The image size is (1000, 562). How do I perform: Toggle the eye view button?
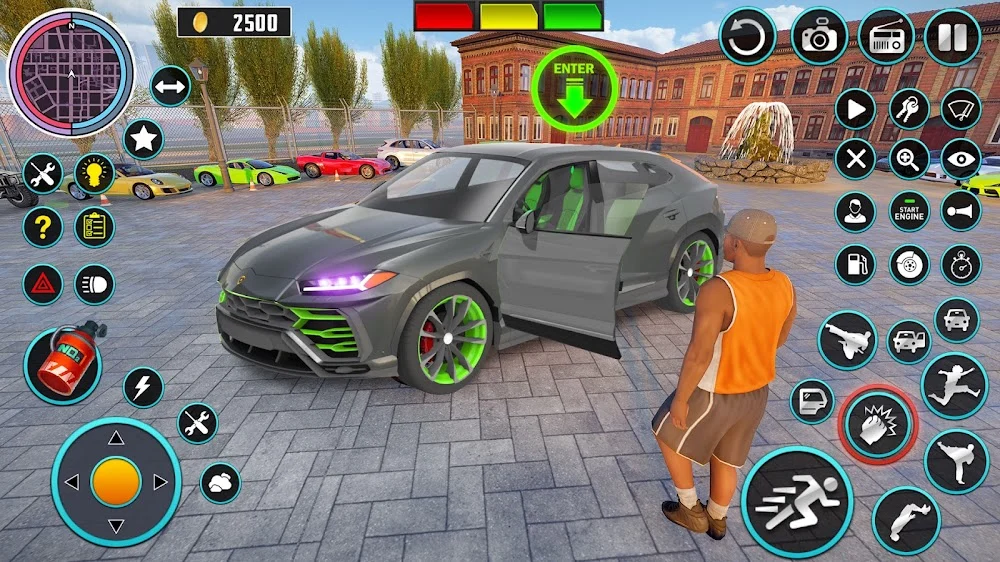pyautogui.click(x=961, y=159)
